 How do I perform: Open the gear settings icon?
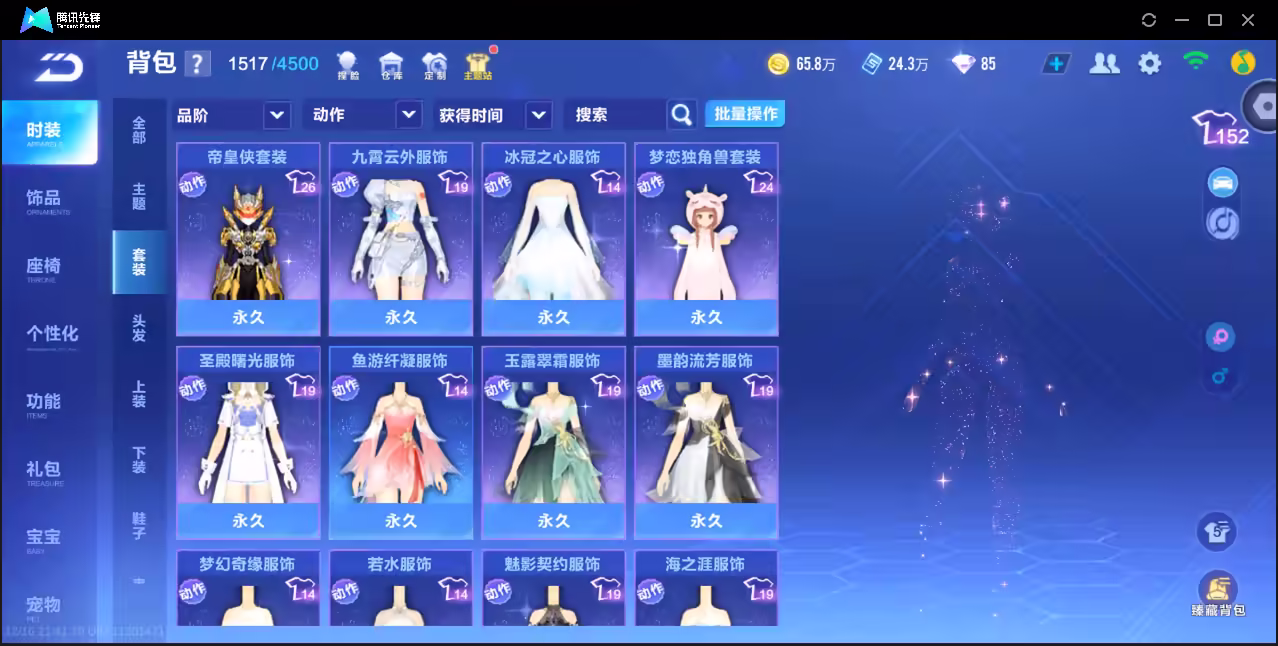(1150, 64)
